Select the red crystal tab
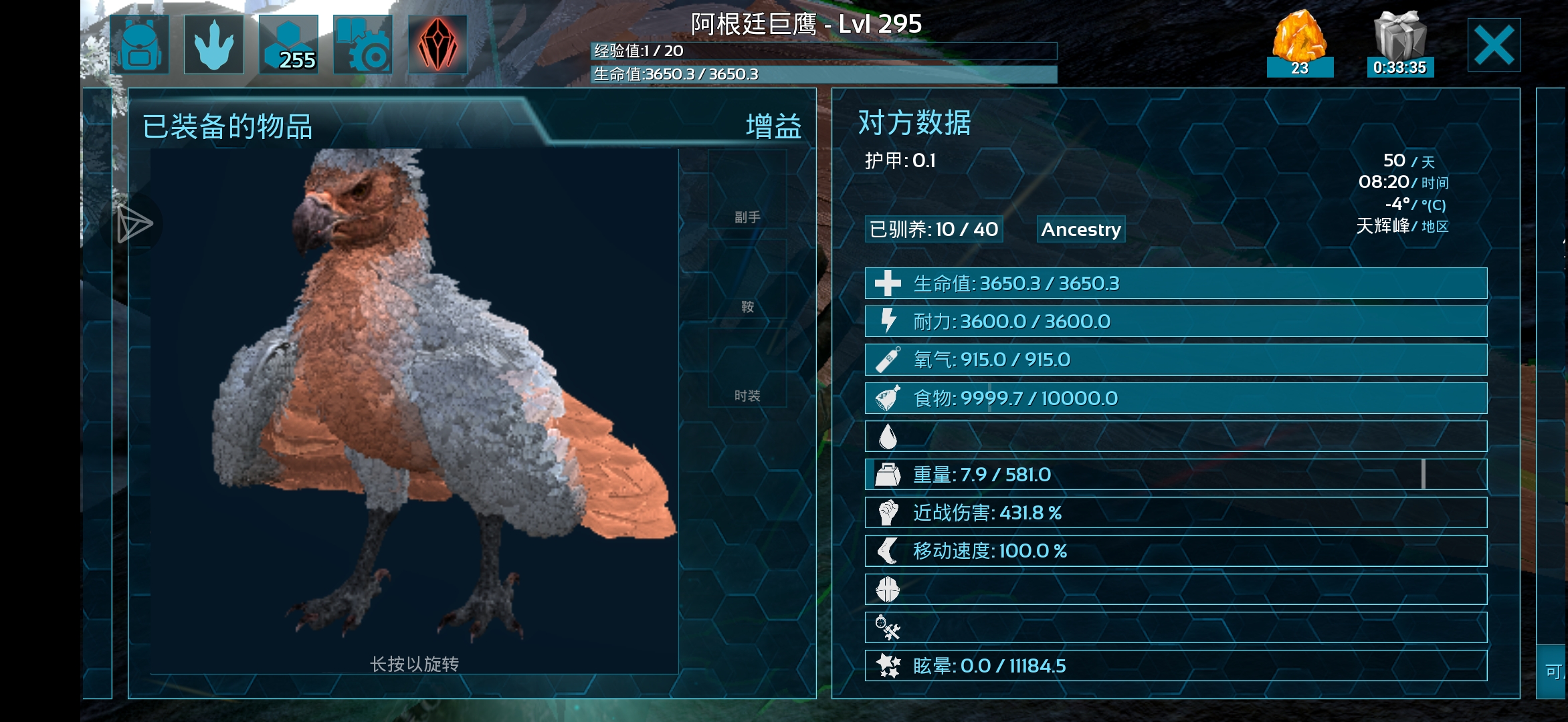 pyautogui.click(x=437, y=45)
